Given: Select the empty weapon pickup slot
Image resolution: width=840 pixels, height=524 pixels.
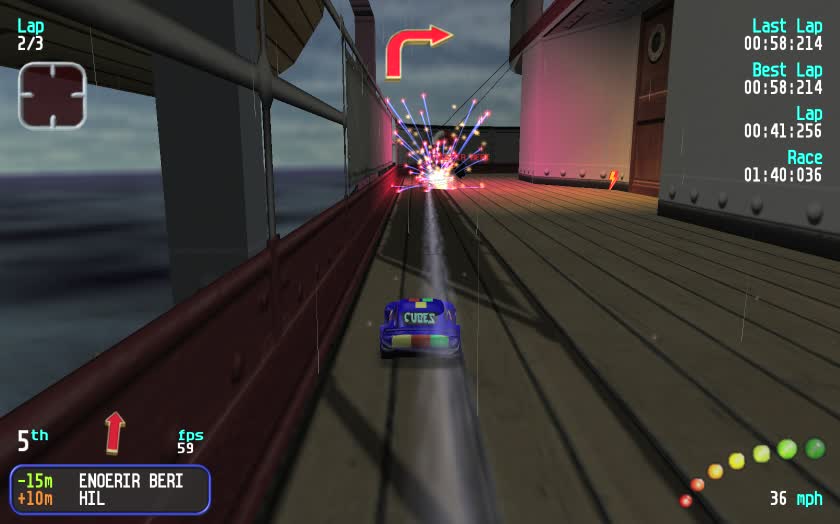Looking at the screenshot, I should pos(52,96).
